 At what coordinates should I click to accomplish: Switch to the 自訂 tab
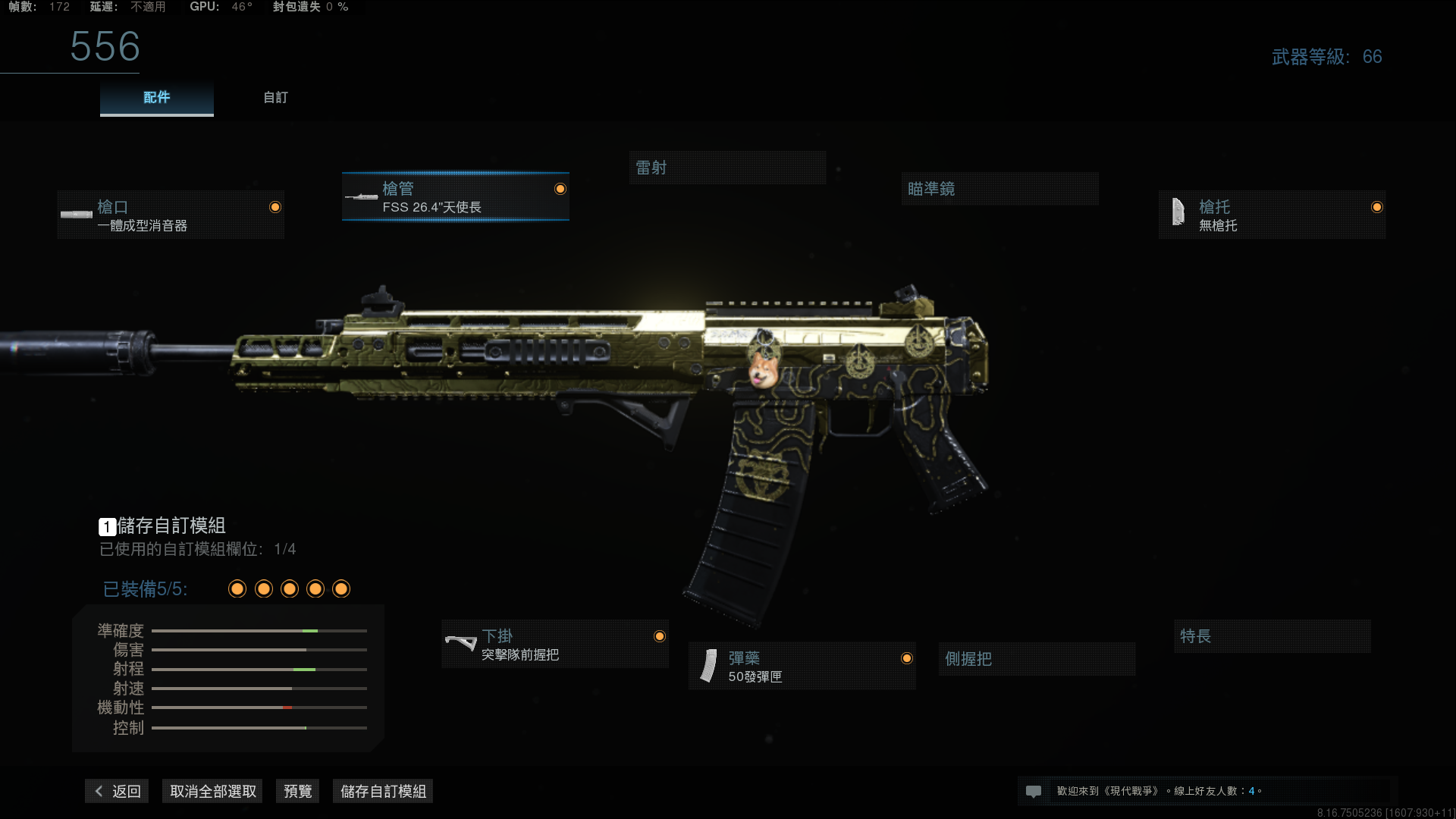coord(275,97)
